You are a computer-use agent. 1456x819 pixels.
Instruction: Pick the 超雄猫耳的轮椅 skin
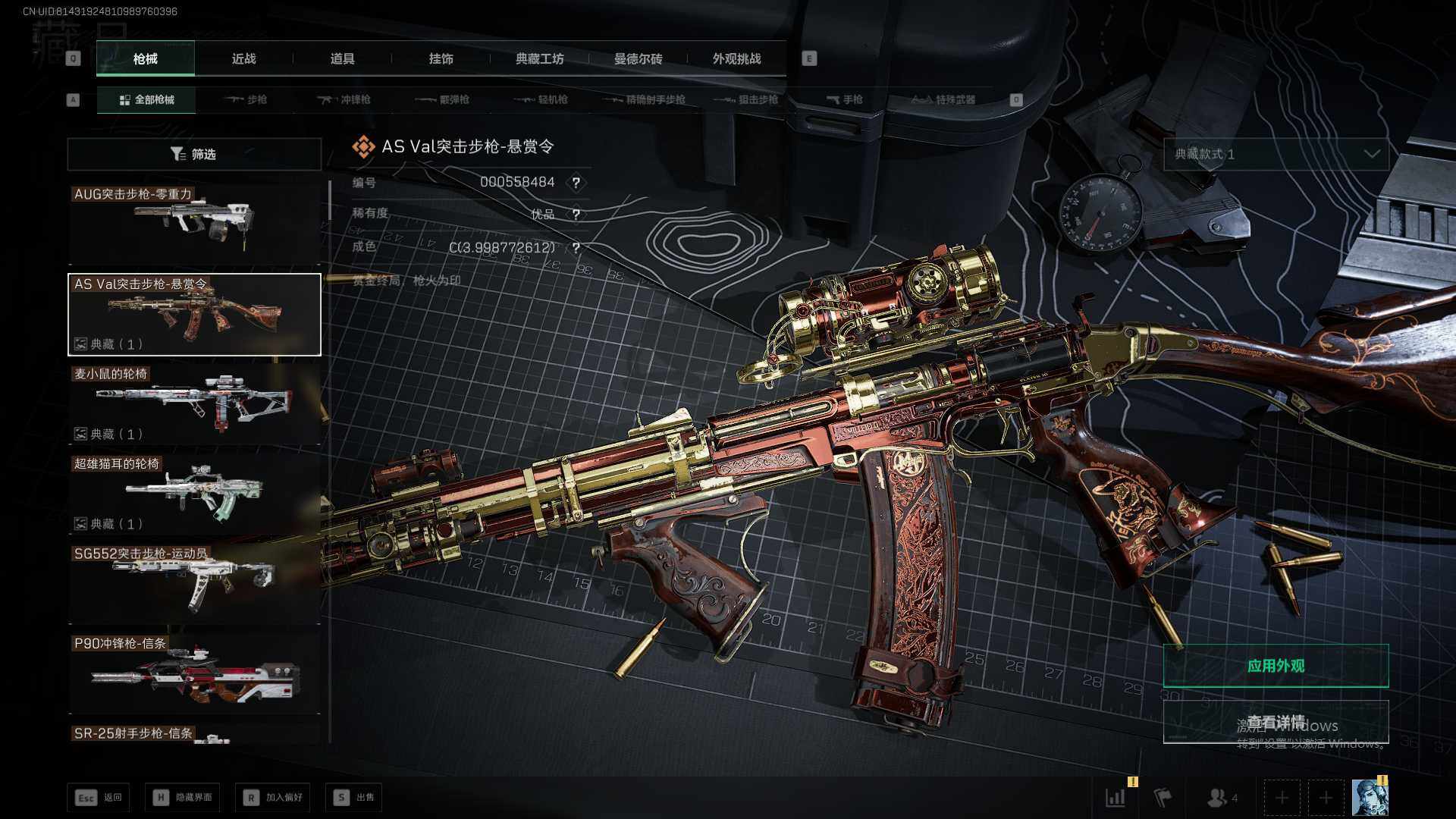pyautogui.click(x=194, y=494)
